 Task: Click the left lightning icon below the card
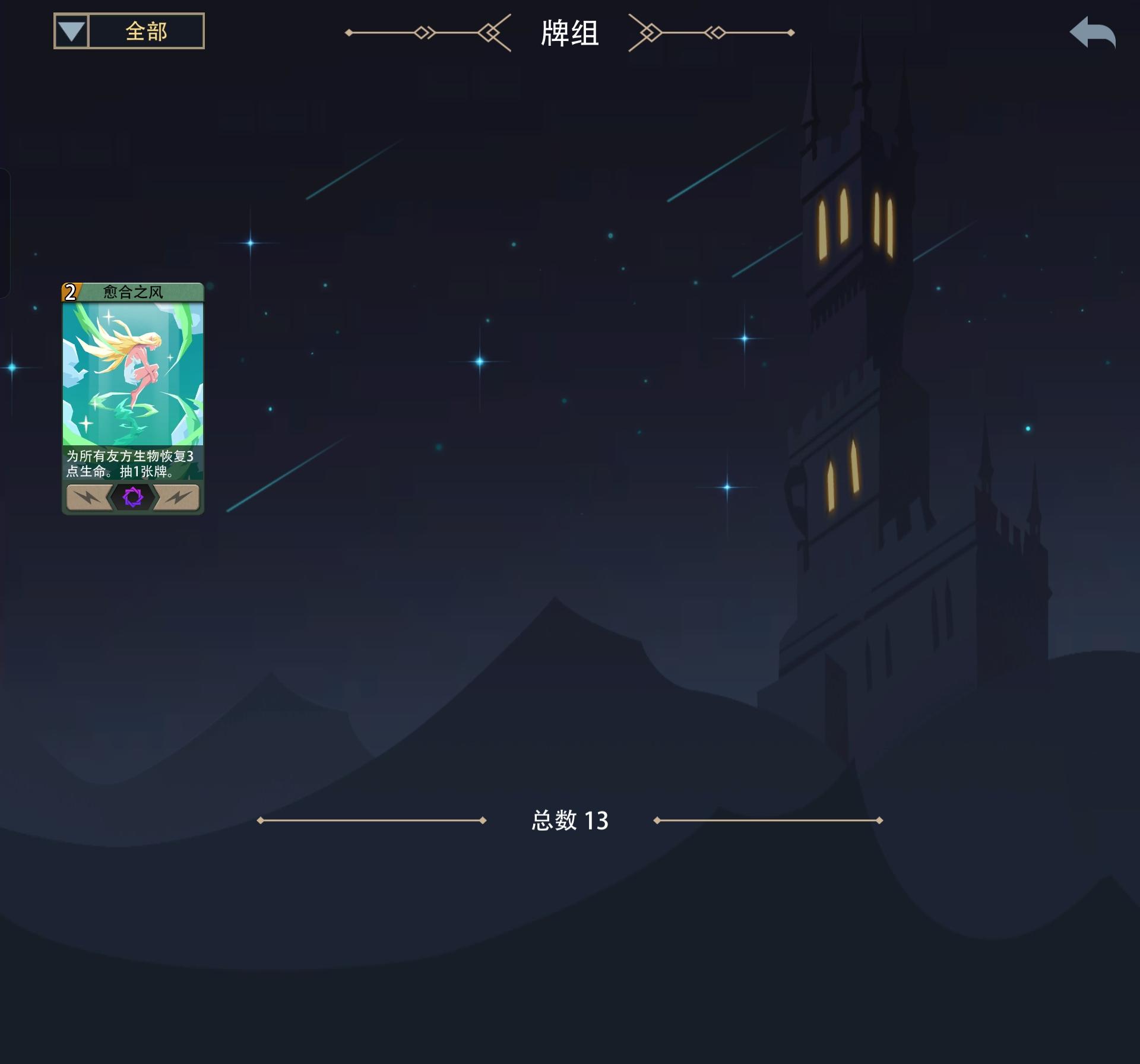pyautogui.click(x=89, y=499)
